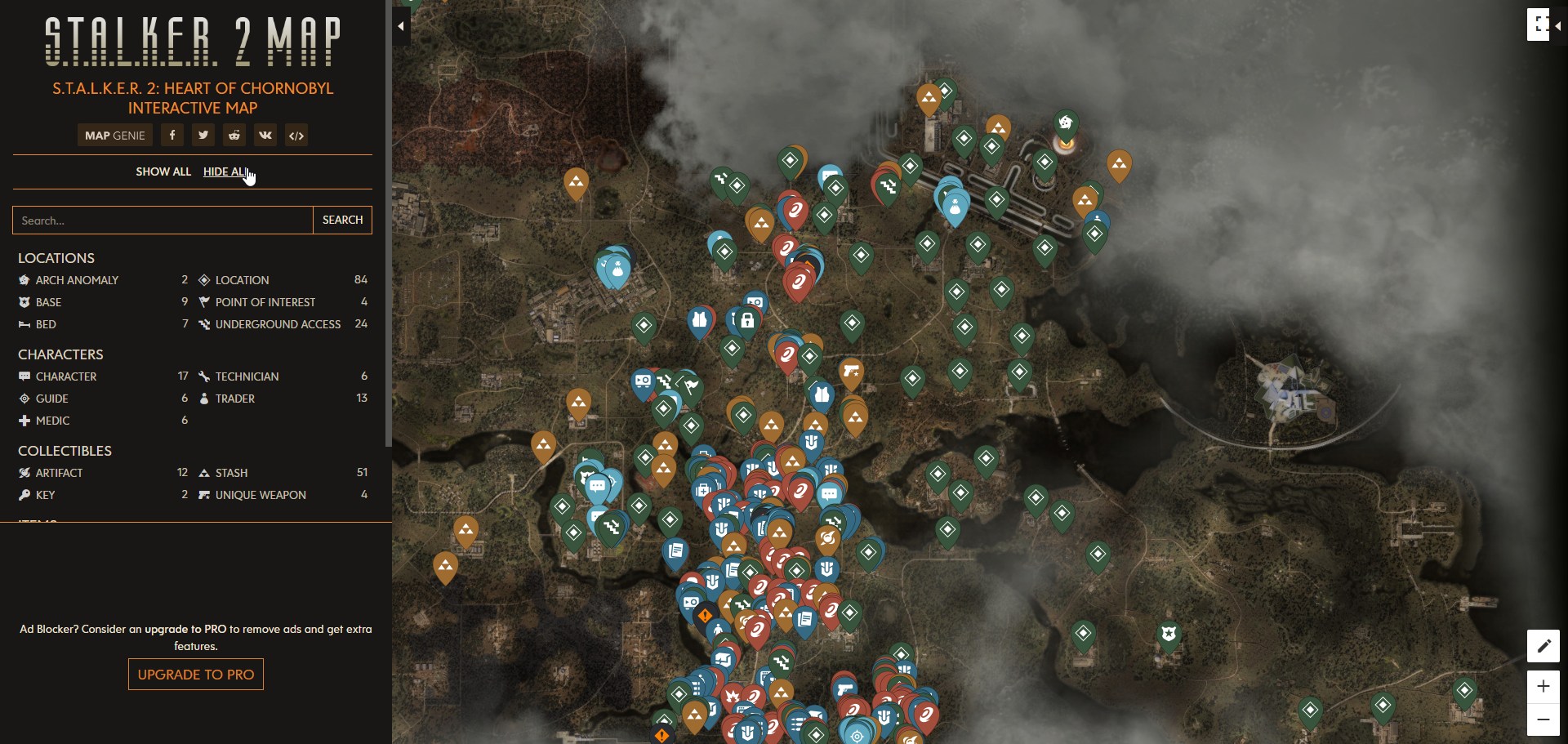This screenshot has height=744, width=1568.
Task: Share the map on Twitter
Action: (x=203, y=135)
